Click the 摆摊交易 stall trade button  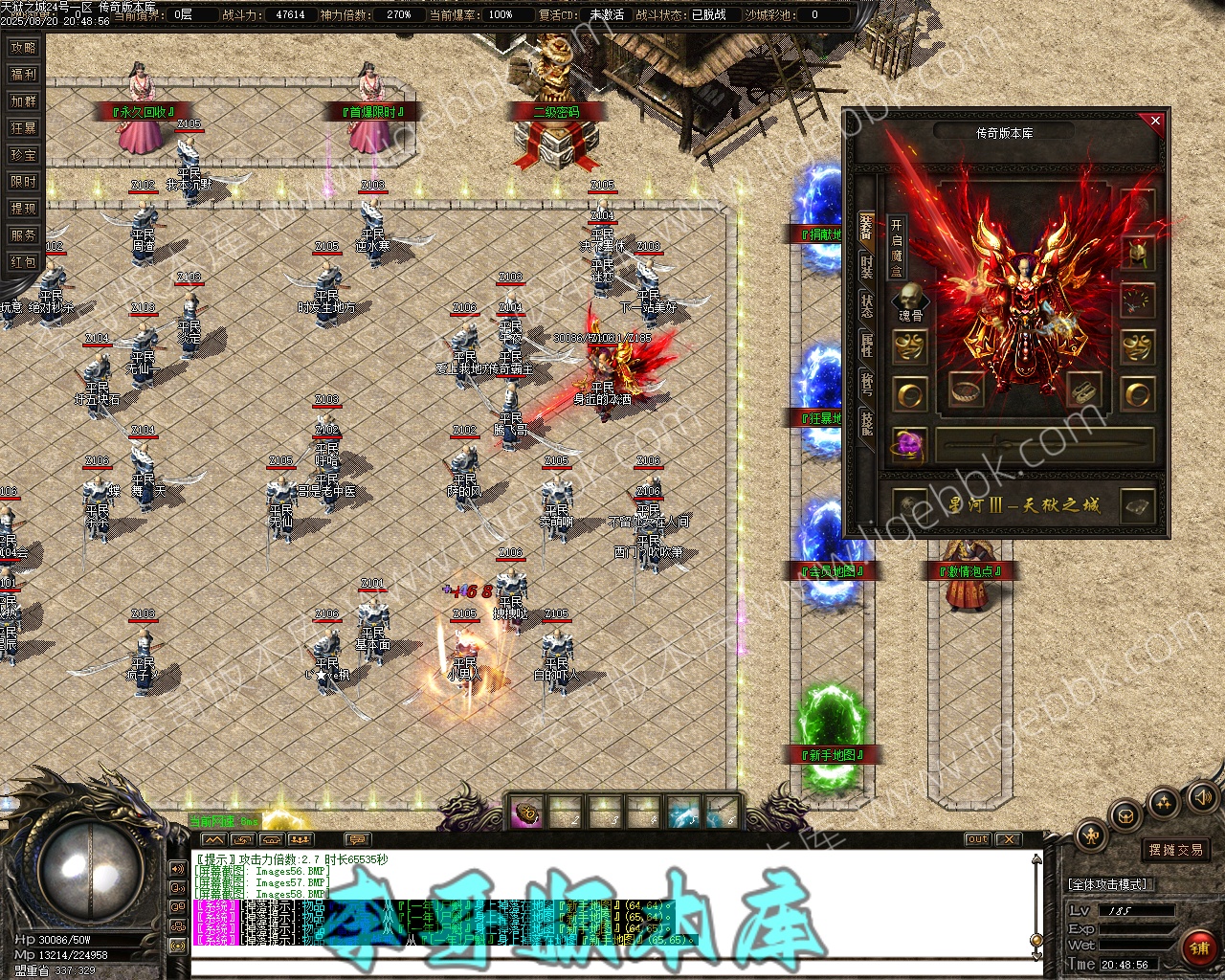click(x=1175, y=850)
